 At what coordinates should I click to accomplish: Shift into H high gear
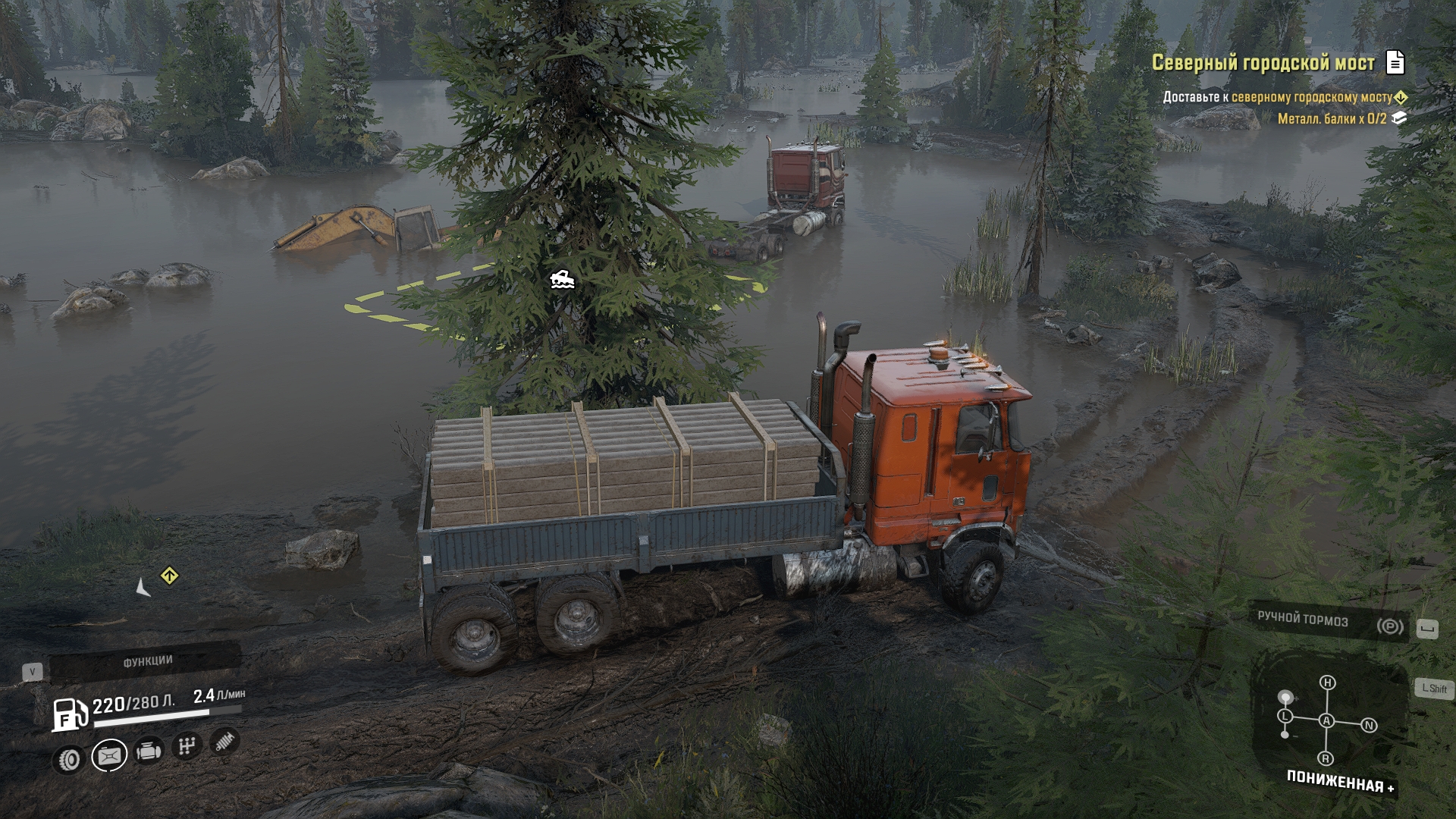(x=1327, y=682)
